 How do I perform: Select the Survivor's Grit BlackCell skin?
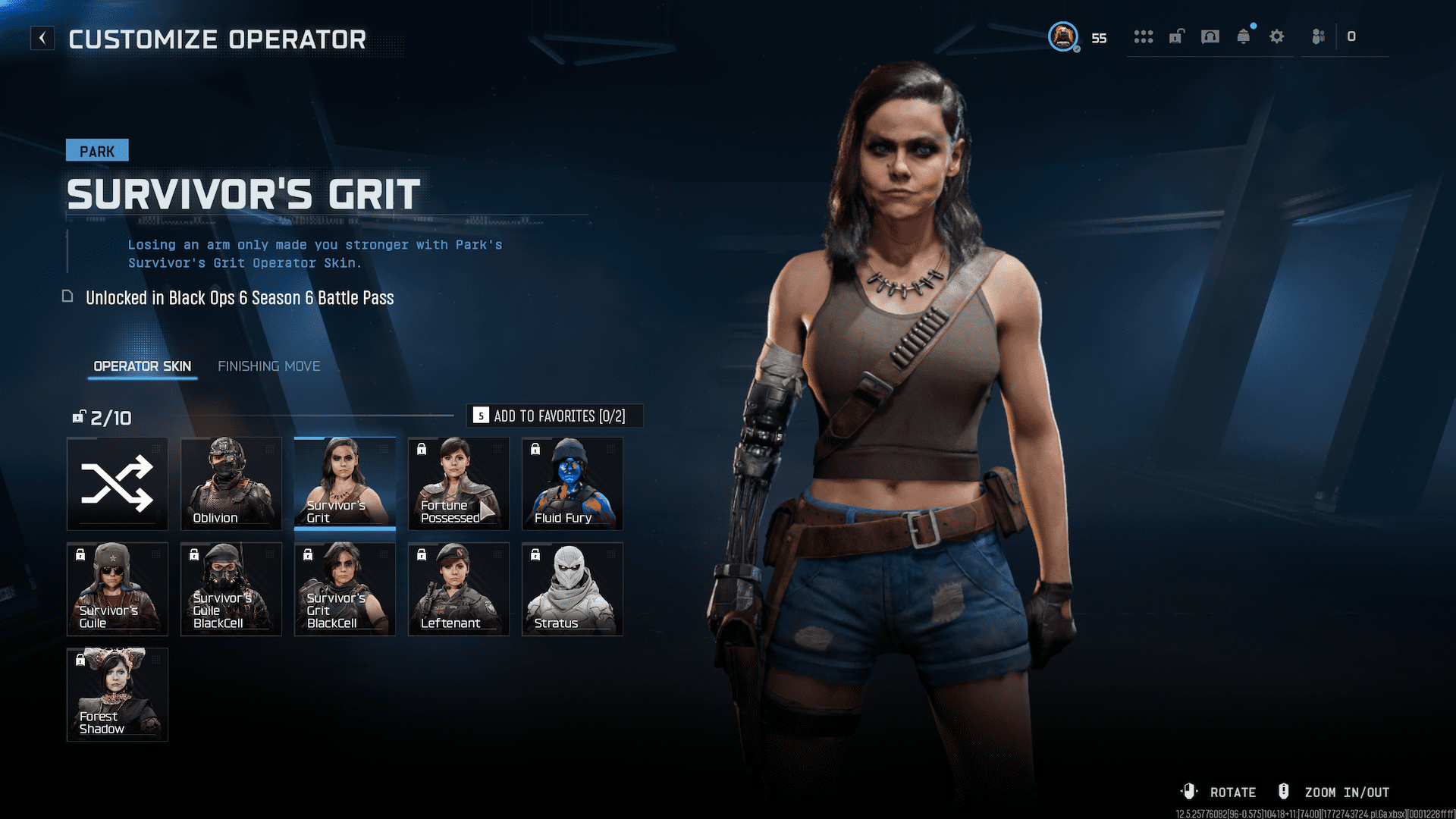click(x=345, y=588)
